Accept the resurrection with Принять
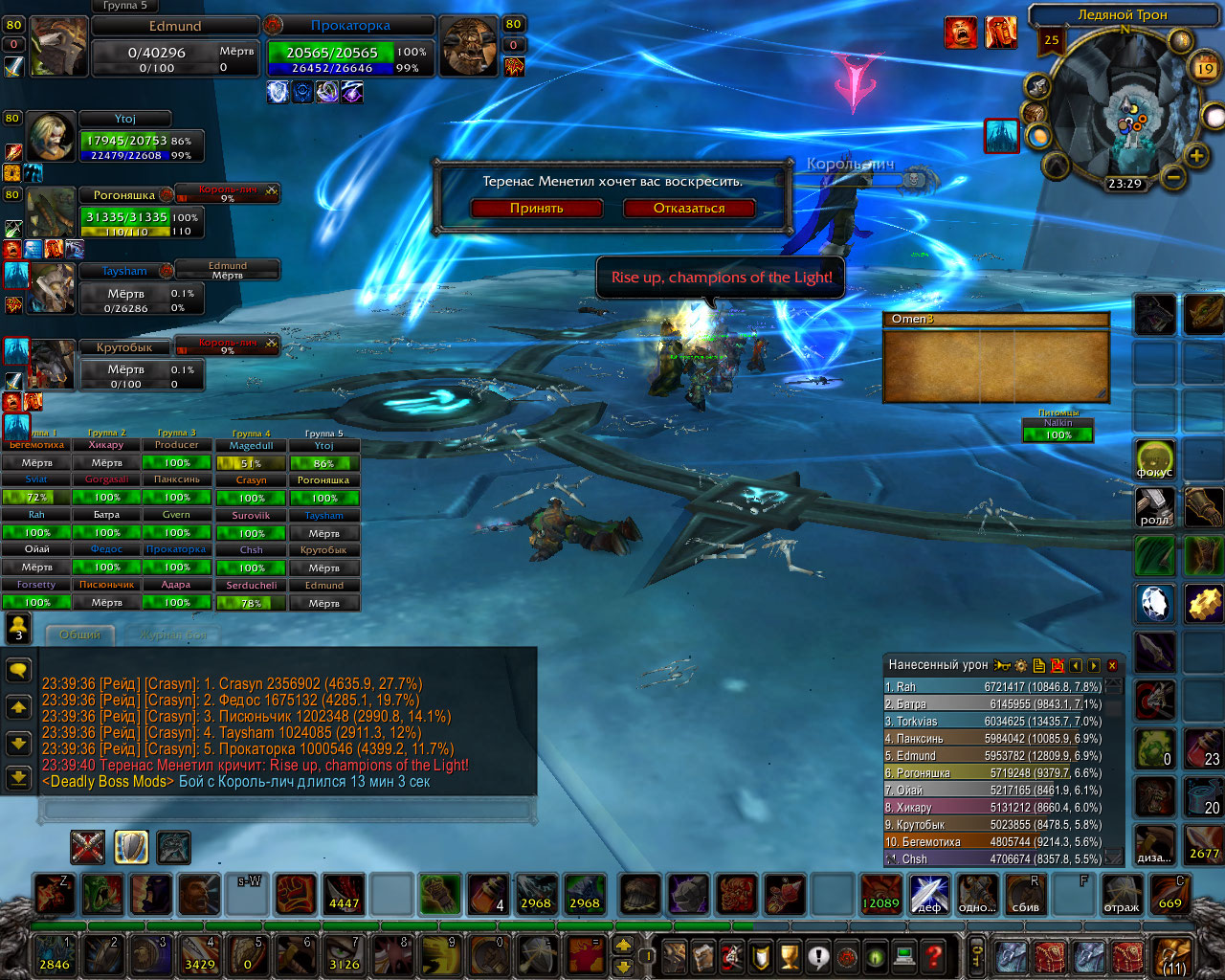 pyautogui.click(x=536, y=208)
